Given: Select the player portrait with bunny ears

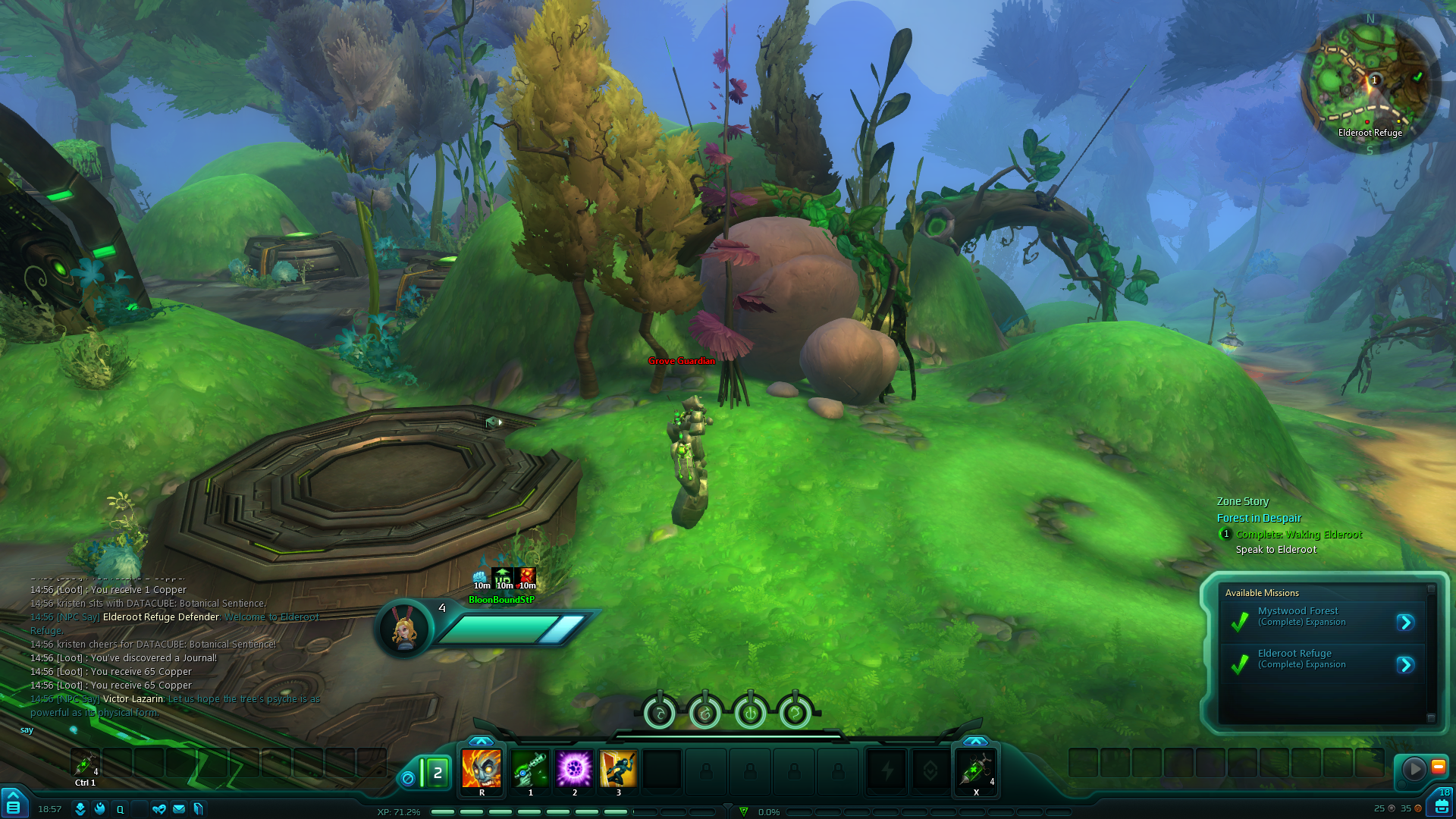Looking at the screenshot, I should pyautogui.click(x=403, y=629).
